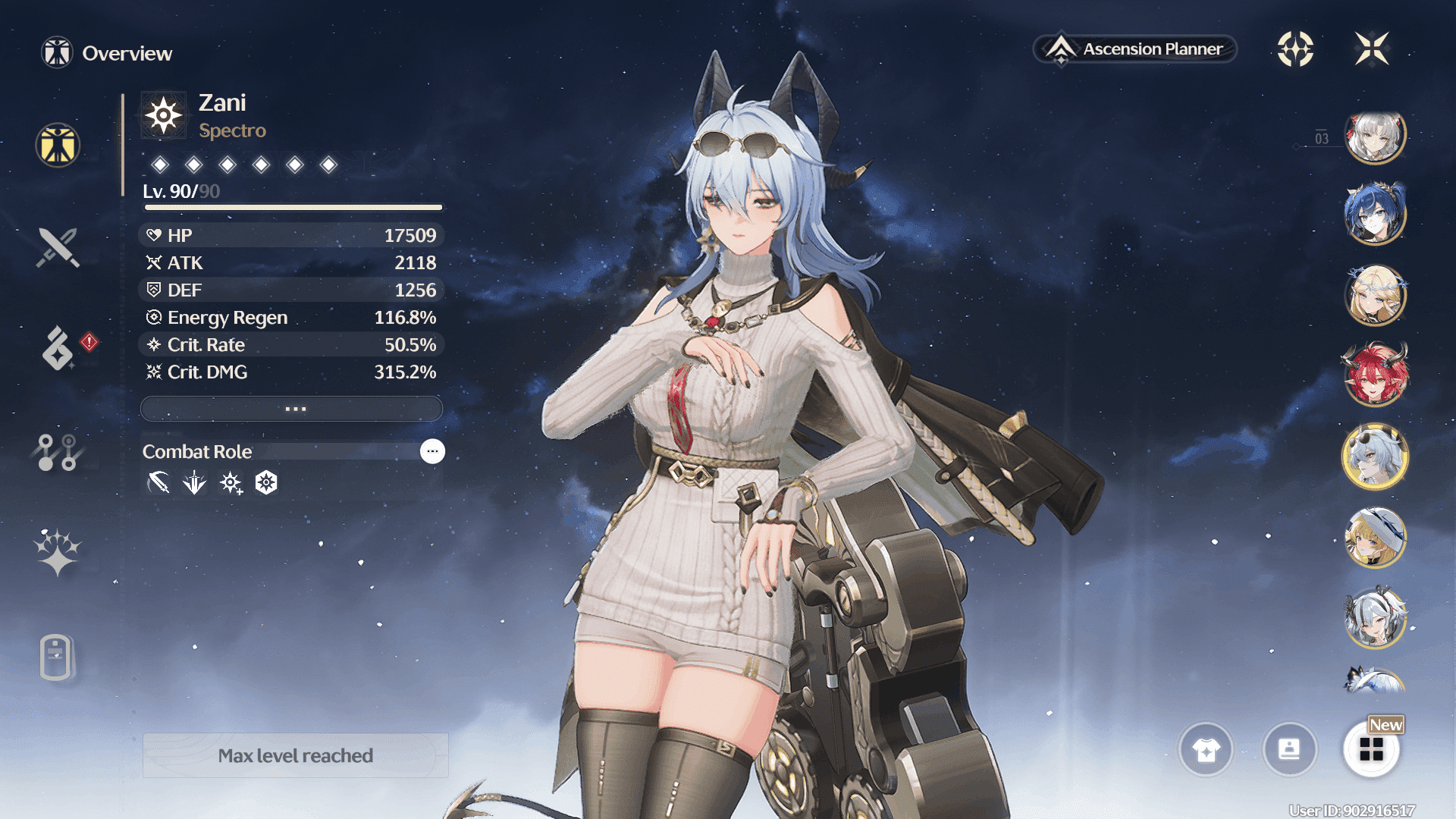1456x819 pixels.
Task: Select Zani's highlighted portrait
Action: (x=1375, y=456)
